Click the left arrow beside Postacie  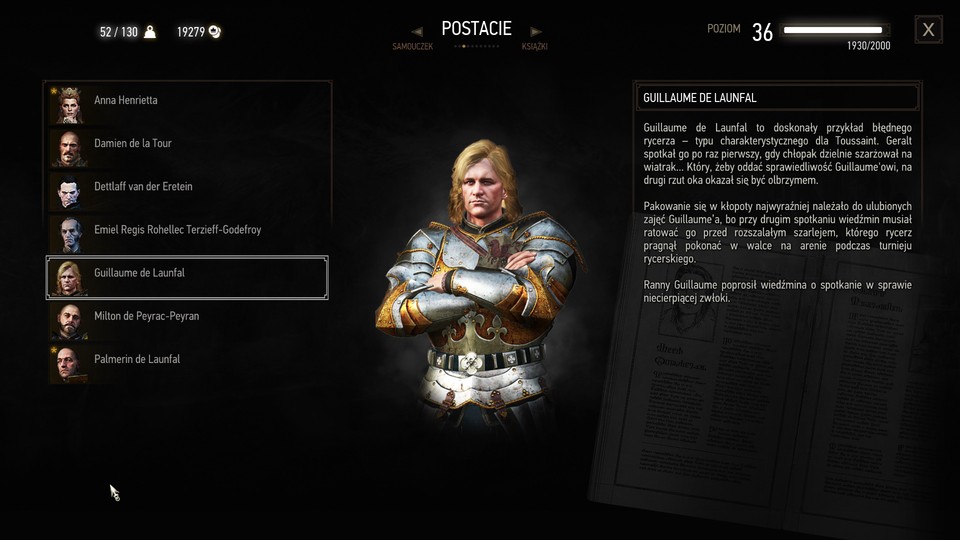(x=417, y=31)
